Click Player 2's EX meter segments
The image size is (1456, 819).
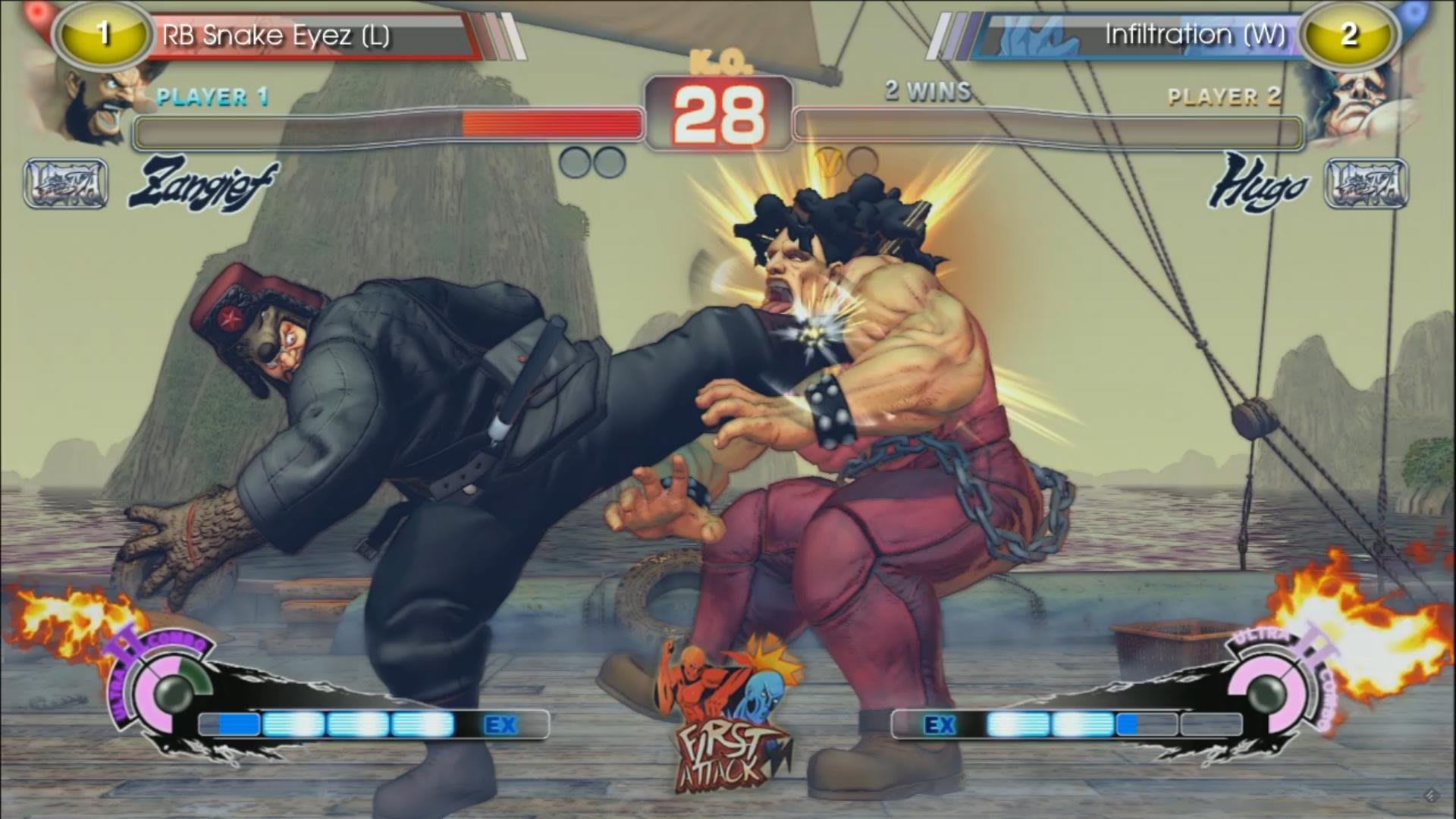(1062, 724)
